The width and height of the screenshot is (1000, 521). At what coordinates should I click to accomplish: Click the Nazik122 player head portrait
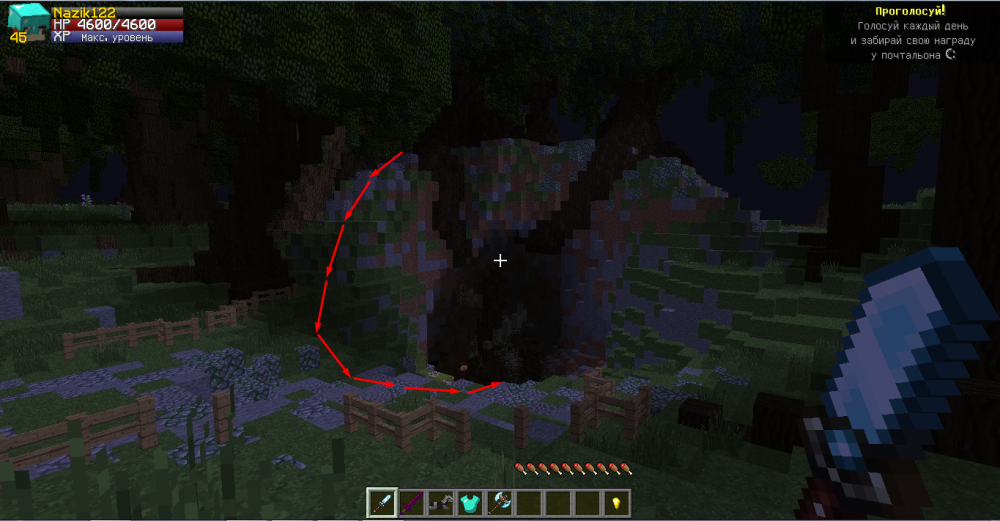24,20
